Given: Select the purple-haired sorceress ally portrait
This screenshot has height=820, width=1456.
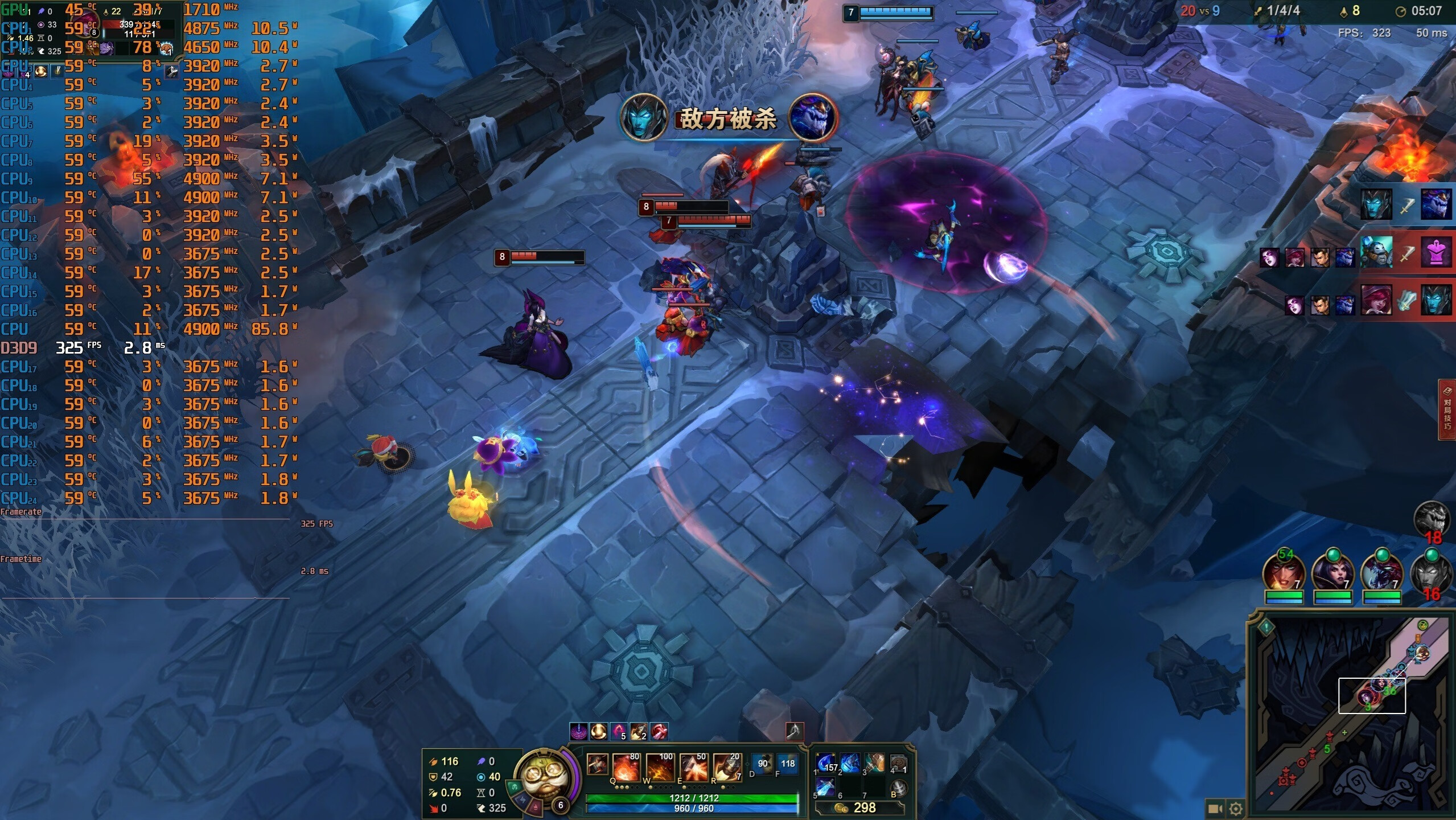Looking at the screenshot, I should click(1333, 572).
